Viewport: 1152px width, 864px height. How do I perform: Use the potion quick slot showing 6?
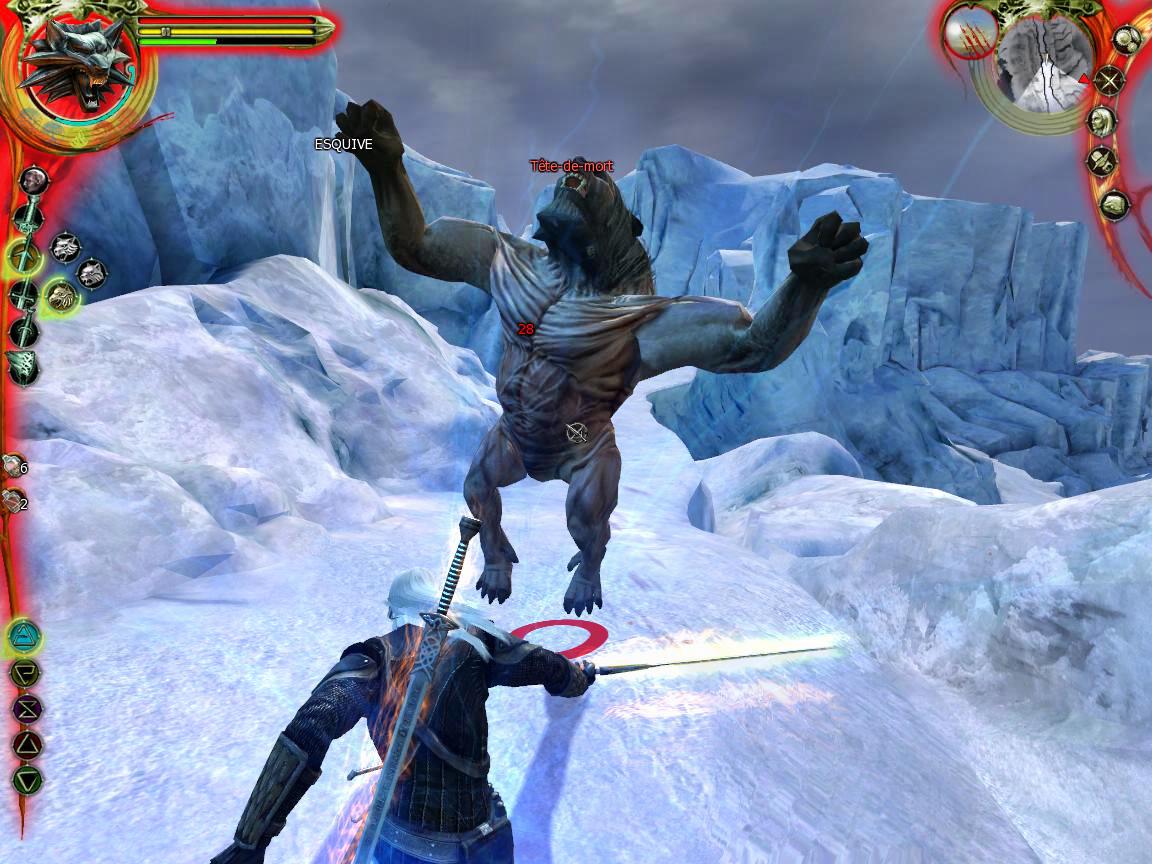[14, 466]
